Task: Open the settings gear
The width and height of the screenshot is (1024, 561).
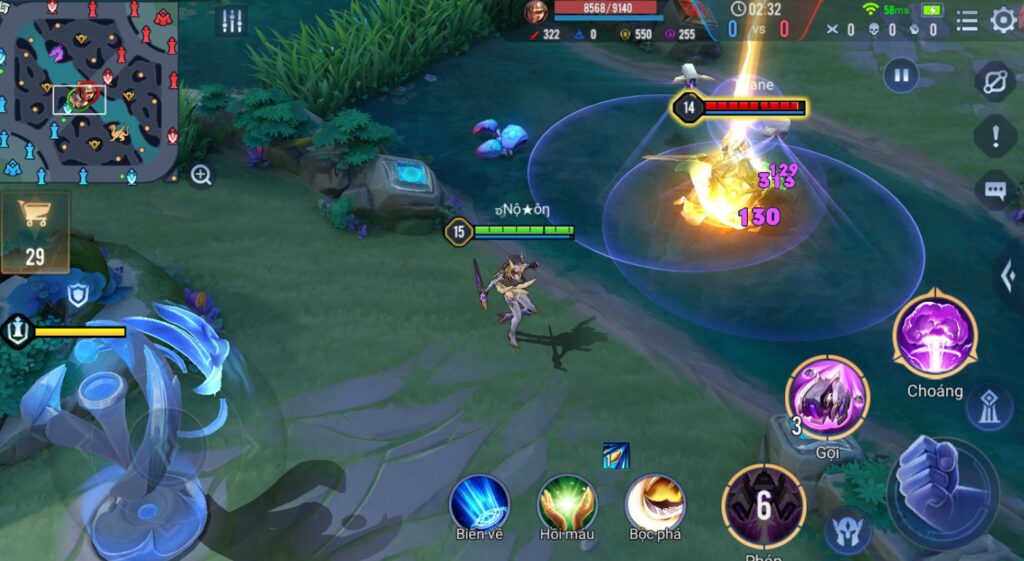Action: pyautogui.click(x=1003, y=21)
